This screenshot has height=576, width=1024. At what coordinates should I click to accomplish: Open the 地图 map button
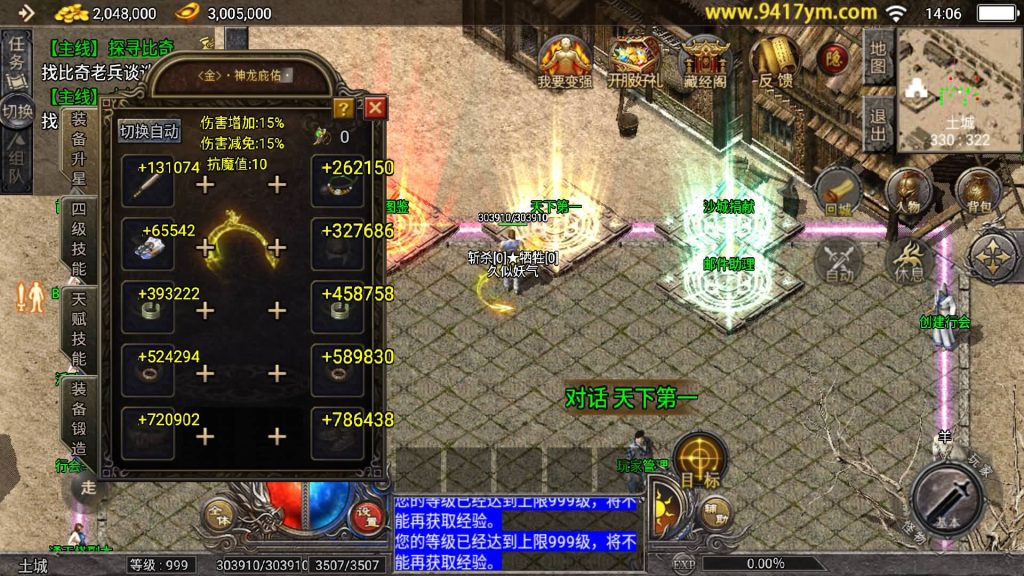877,57
